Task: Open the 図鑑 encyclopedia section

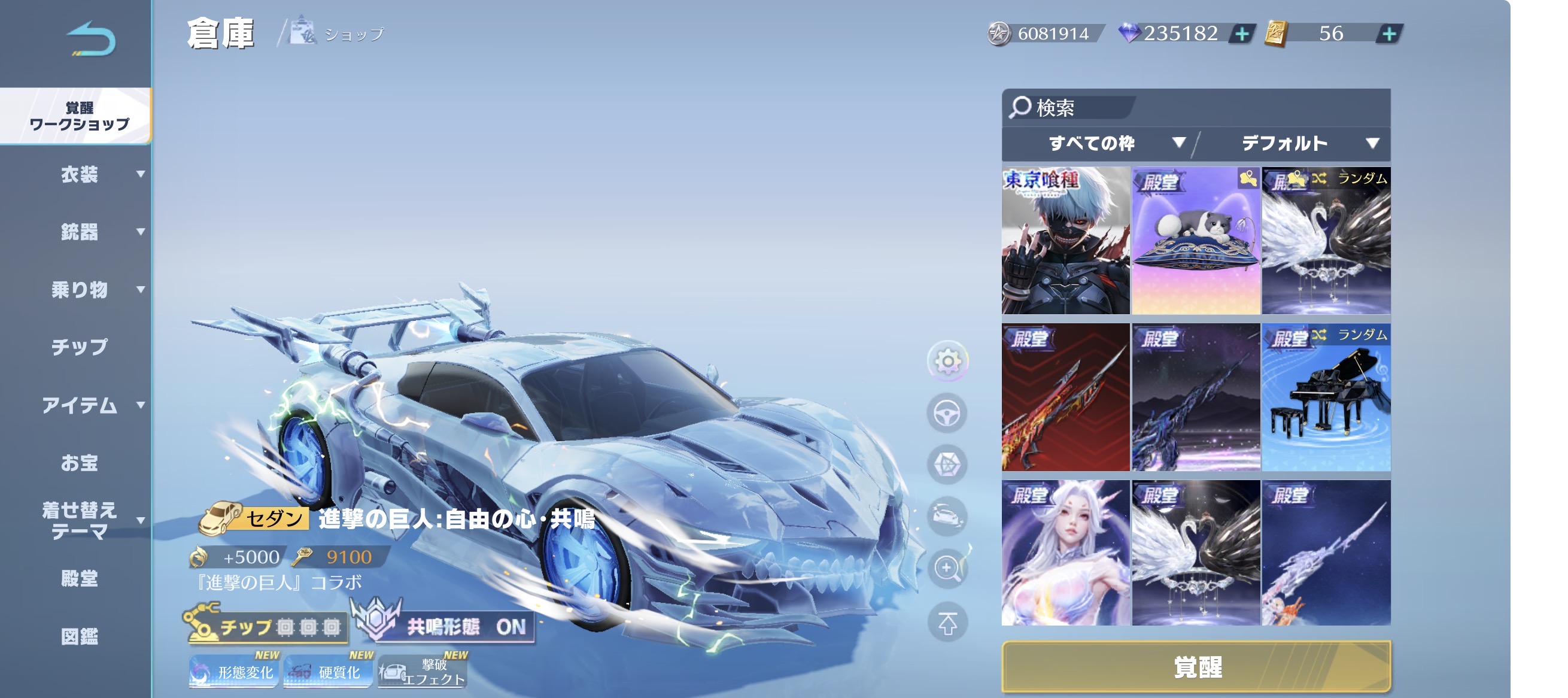Action: tap(79, 636)
